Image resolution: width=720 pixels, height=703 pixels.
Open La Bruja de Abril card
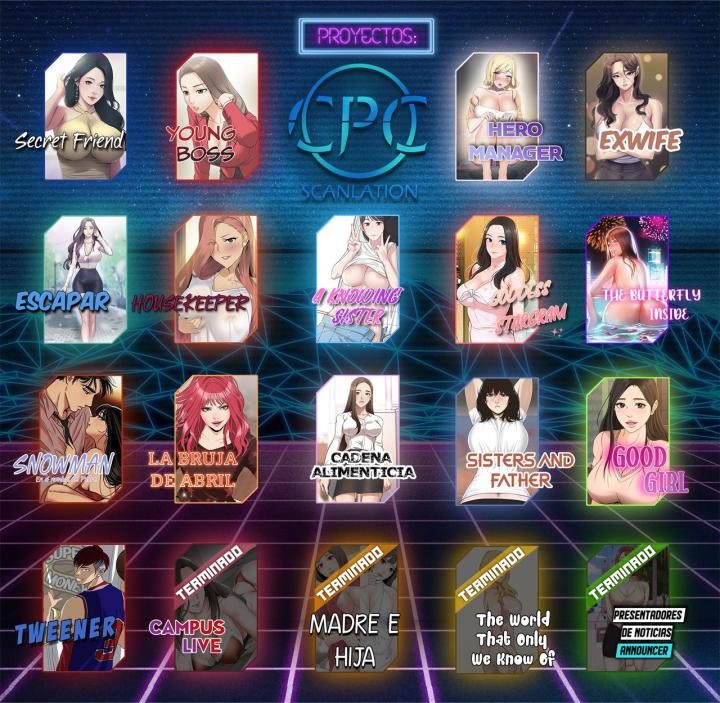point(216,438)
